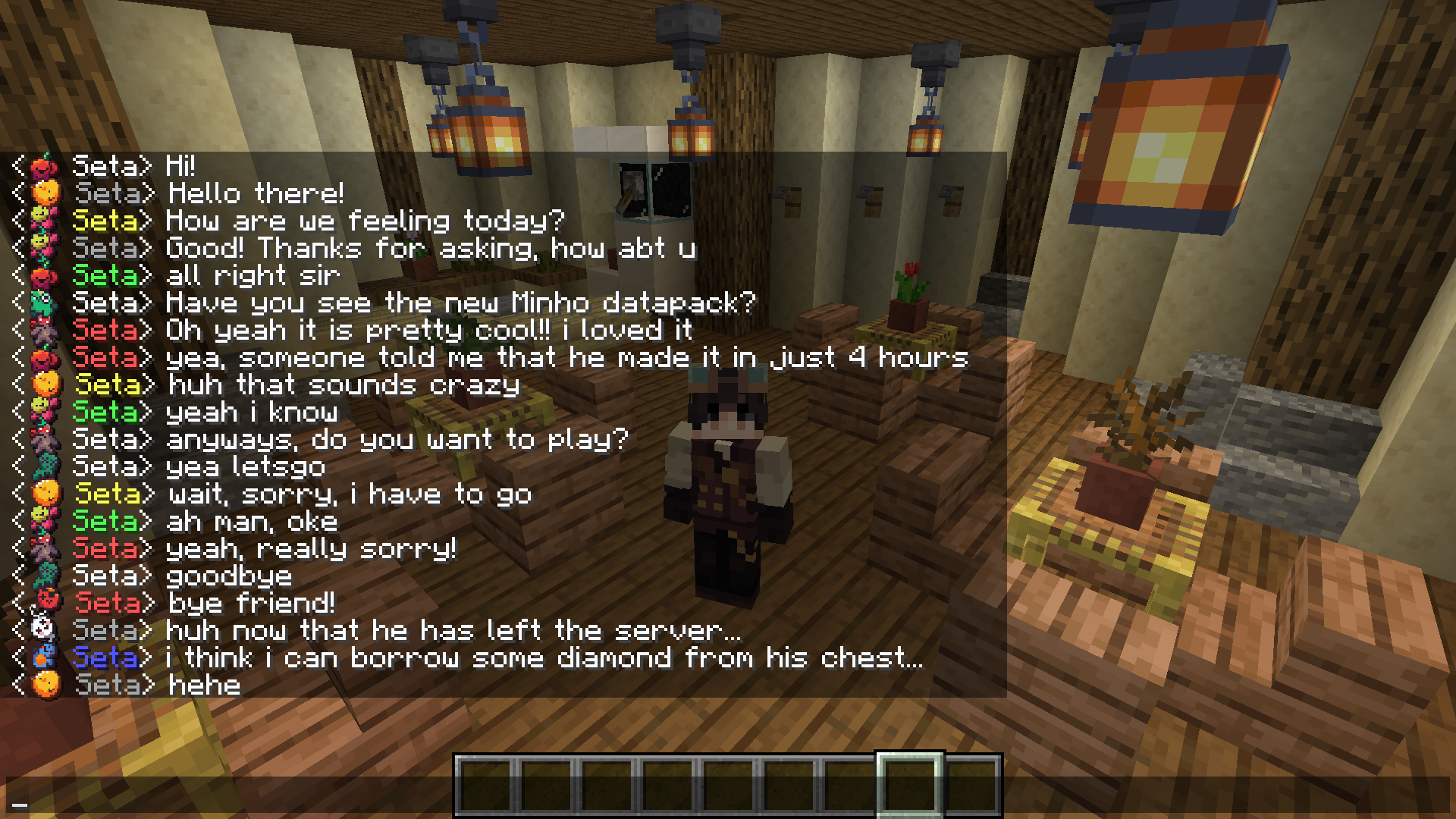This screenshot has height=819, width=1456.
Task: Click the "huh that sounds crazy" chat line
Action: pyautogui.click(x=344, y=385)
